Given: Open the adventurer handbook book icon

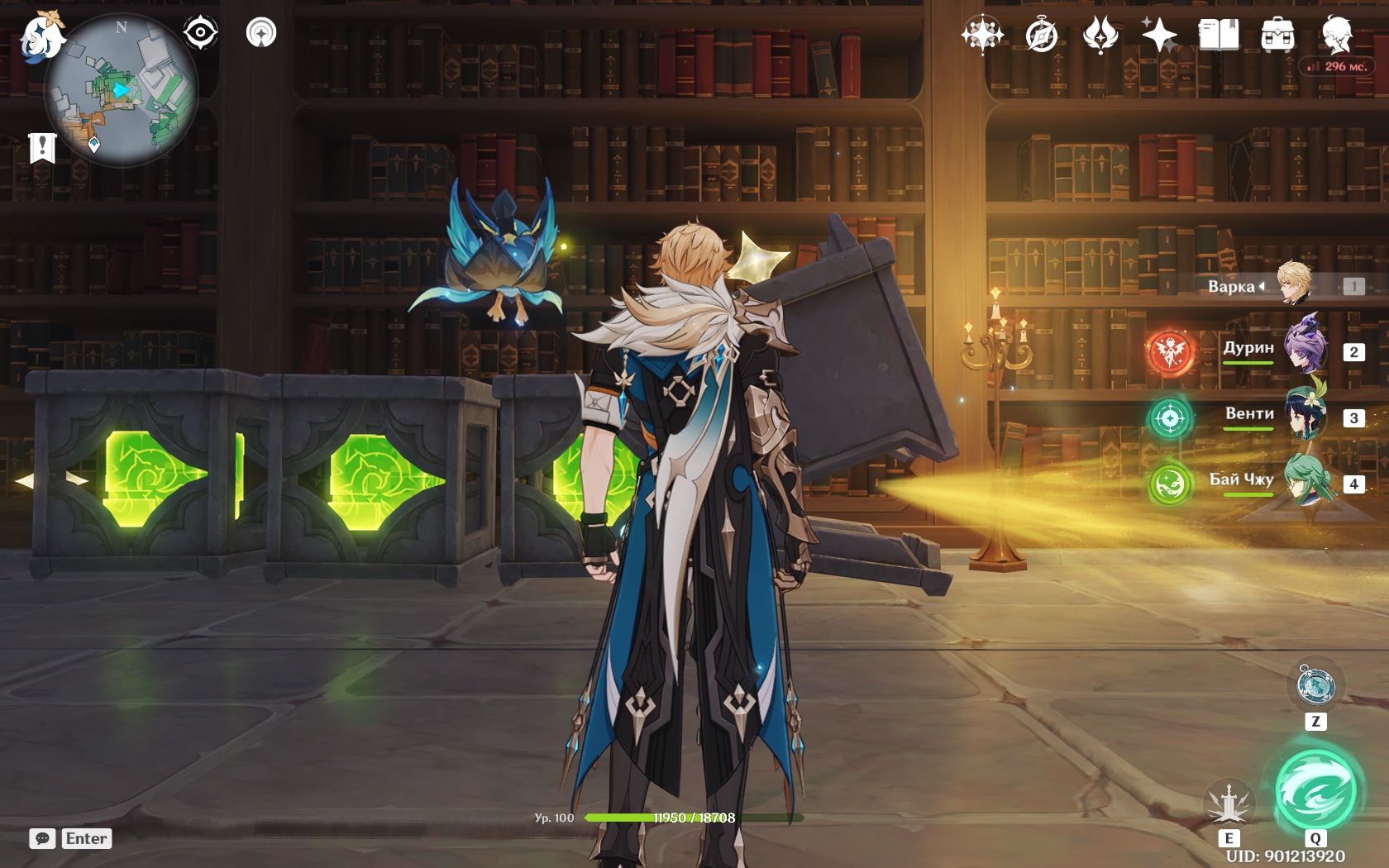Looking at the screenshot, I should 1219,36.
